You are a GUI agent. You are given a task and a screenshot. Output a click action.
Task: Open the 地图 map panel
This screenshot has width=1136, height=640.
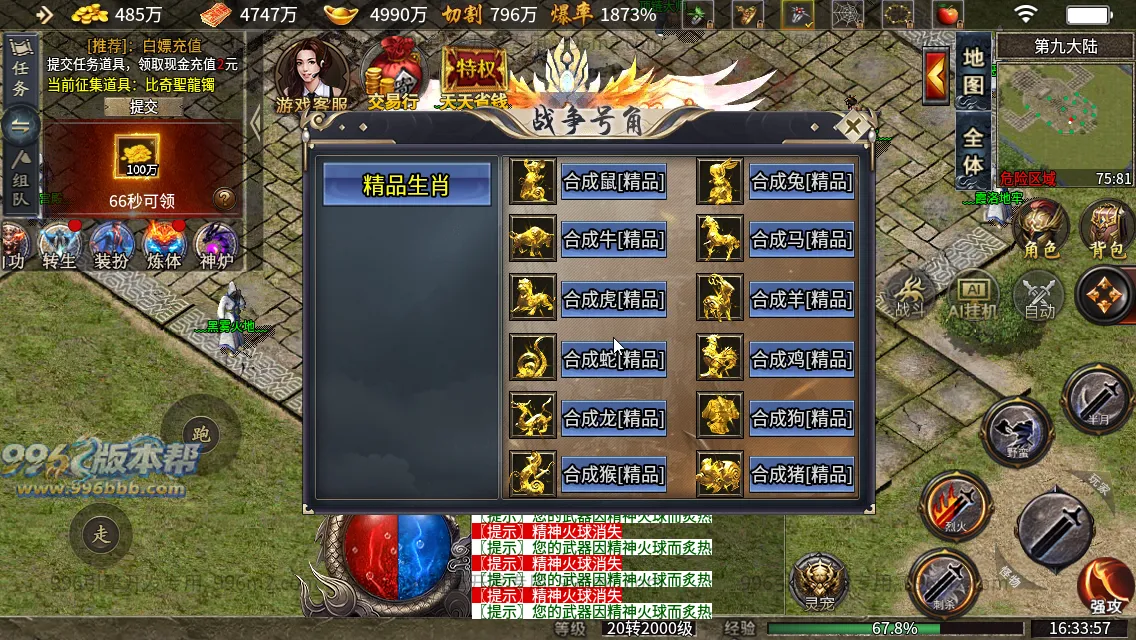point(973,70)
